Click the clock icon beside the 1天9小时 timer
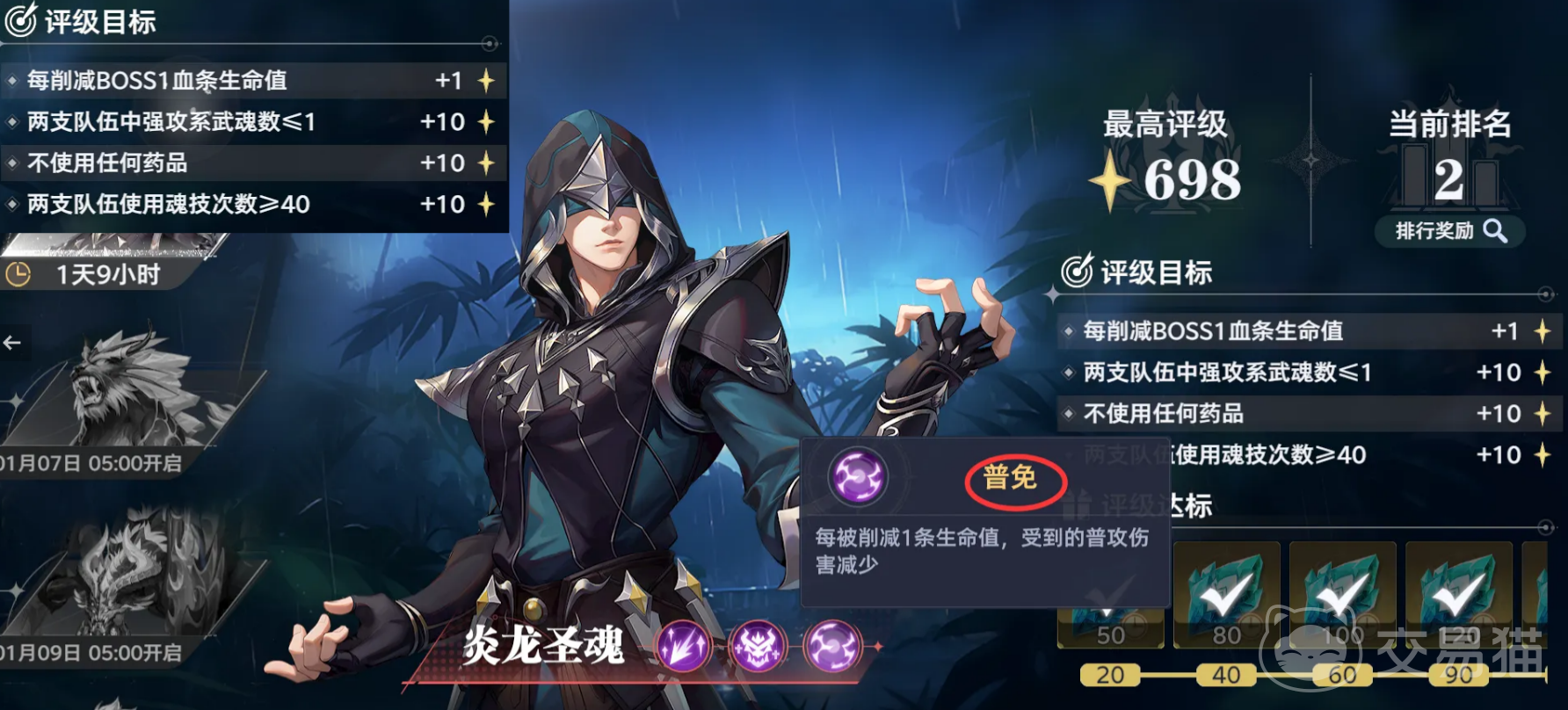 [20, 272]
